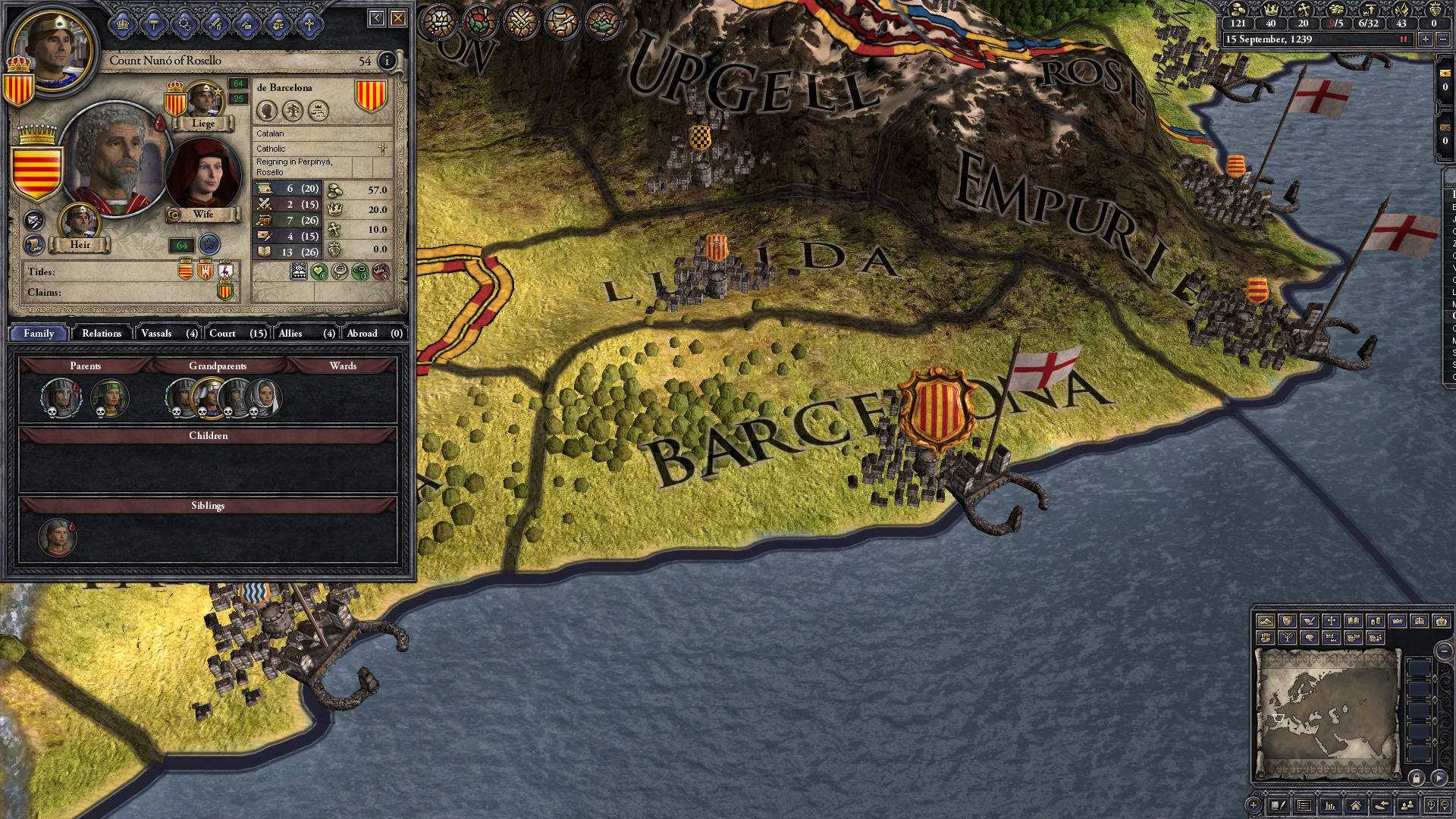Open character search with the two-people icon
This screenshot has height=819, width=1456.
(1407, 805)
